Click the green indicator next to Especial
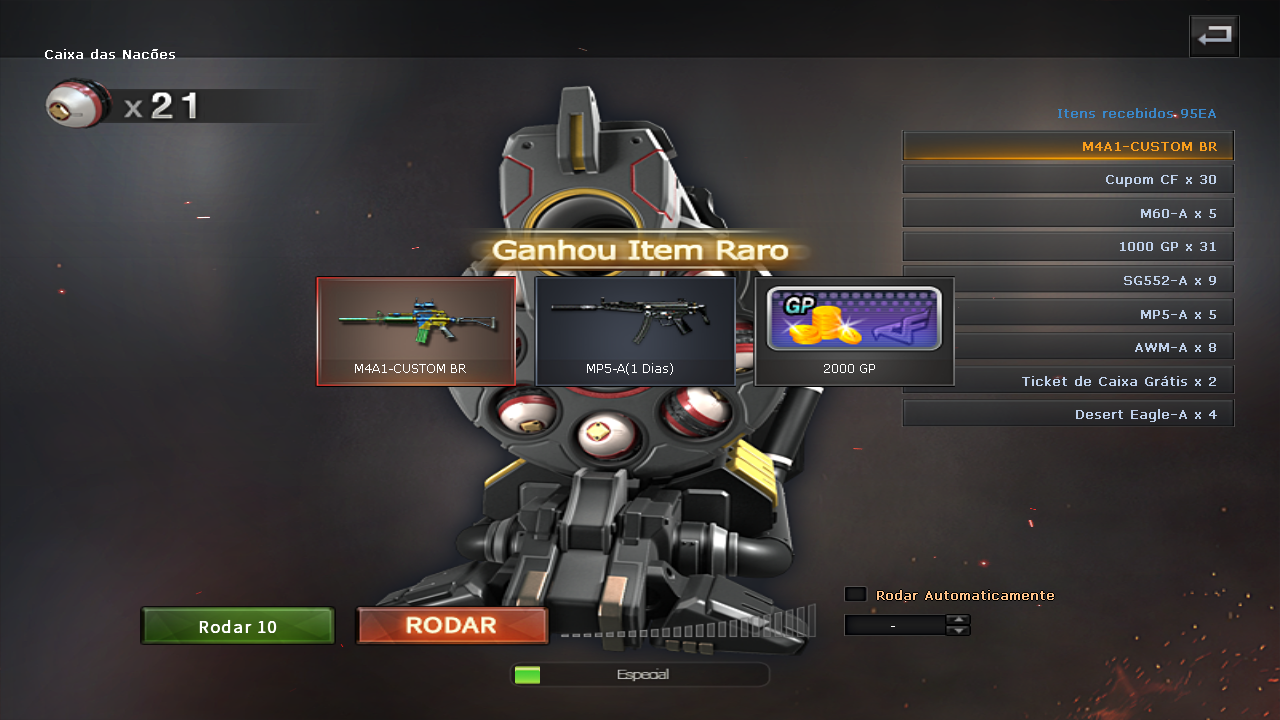The height and width of the screenshot is (720, 1280). coord(527,675)
